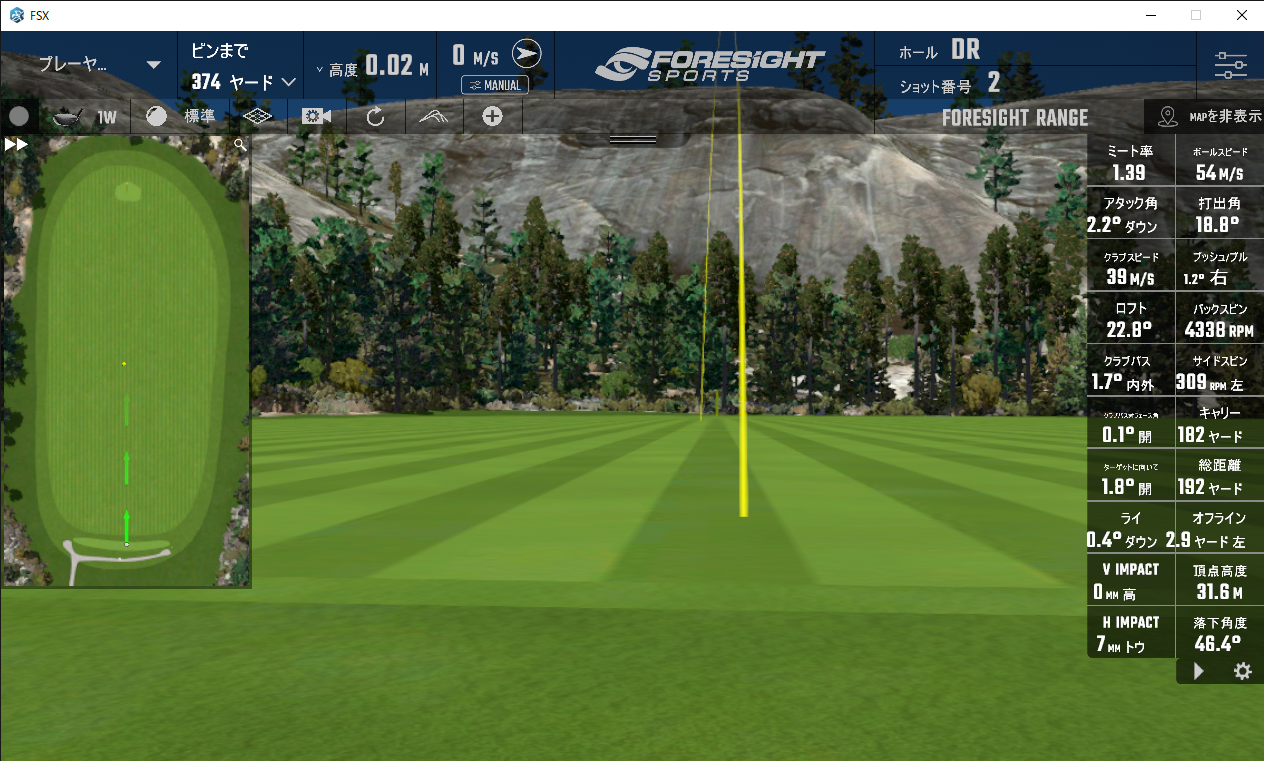Viewport: 1264px width, 761px height.
Task: Open the data panel gear settings
Action: click(x=1242, y=671)
